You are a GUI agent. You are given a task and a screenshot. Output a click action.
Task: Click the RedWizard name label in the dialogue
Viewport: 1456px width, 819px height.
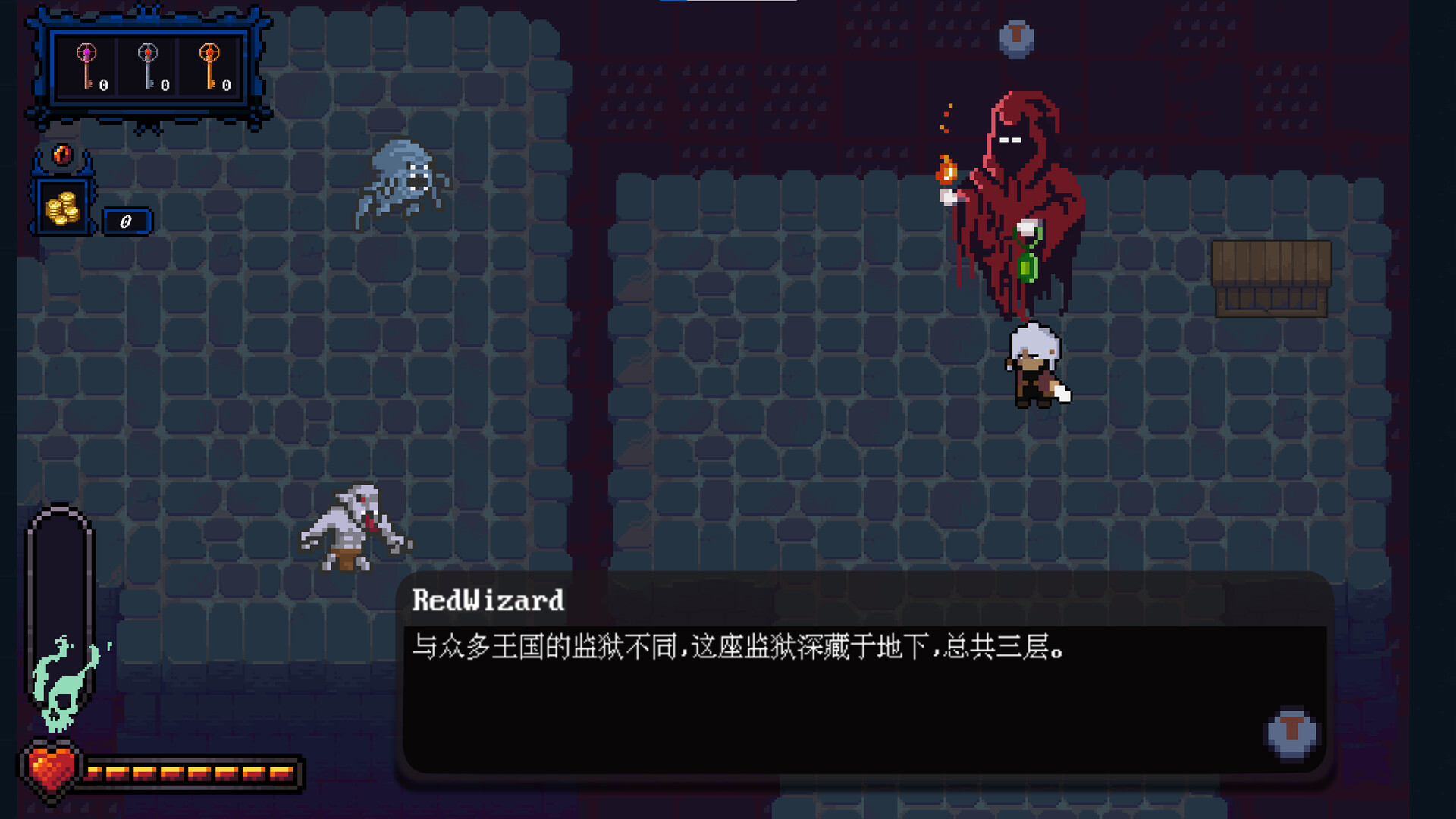[488, 601]
